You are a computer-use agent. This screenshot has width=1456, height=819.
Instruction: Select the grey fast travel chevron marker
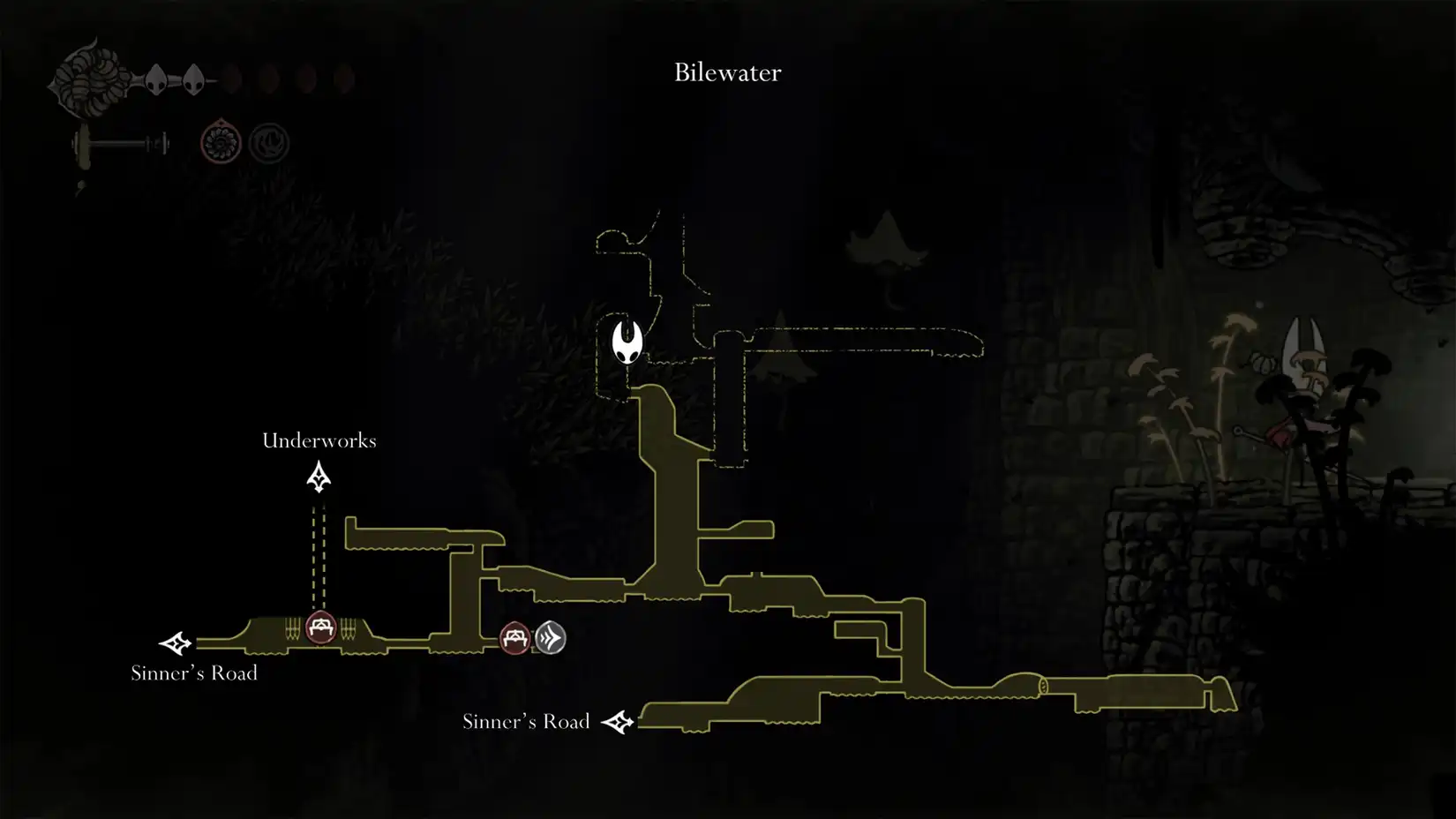(x=552, y=639)
